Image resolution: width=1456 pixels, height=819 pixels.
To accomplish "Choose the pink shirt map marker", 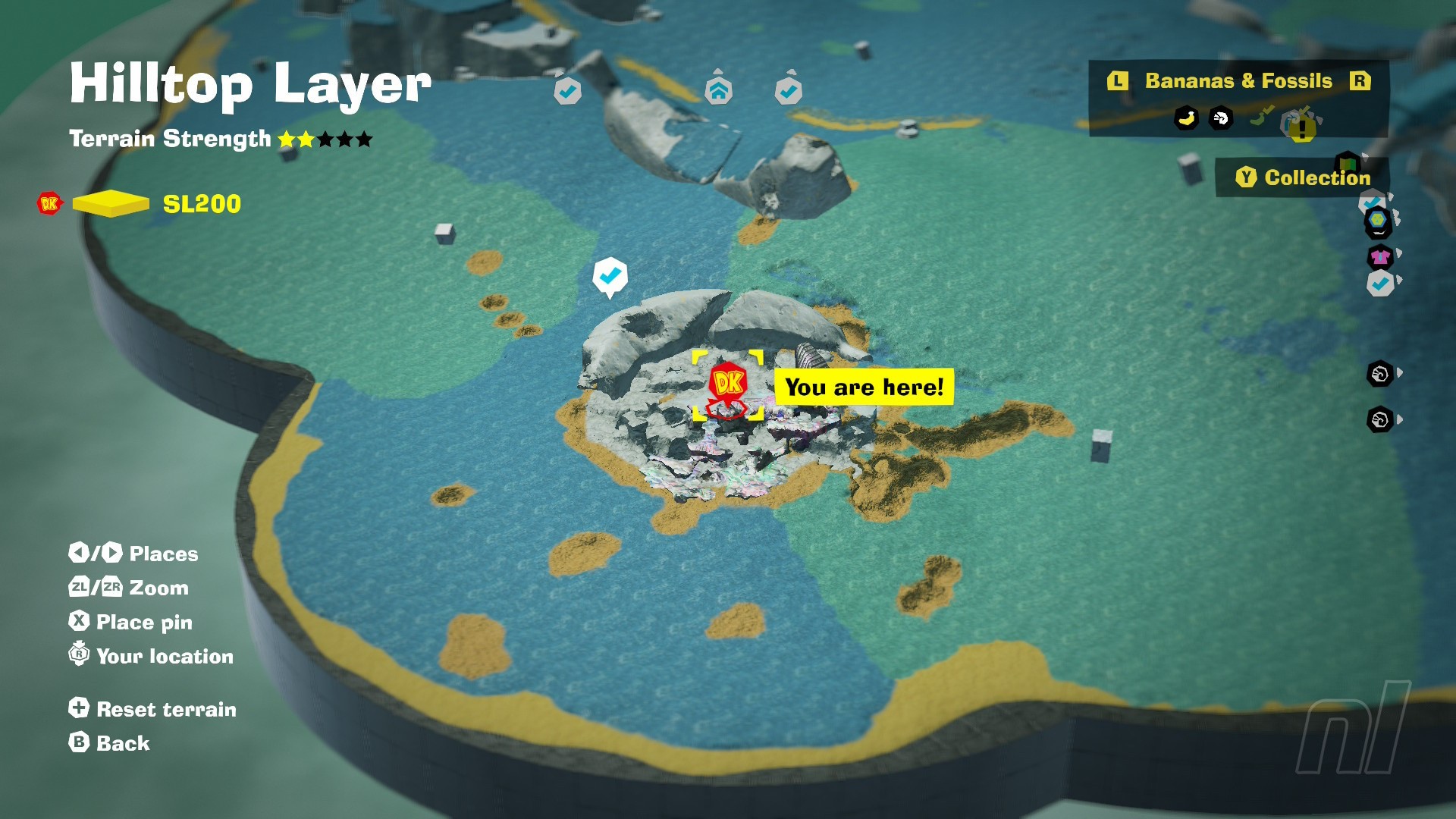I will (x=1380, y=257).
